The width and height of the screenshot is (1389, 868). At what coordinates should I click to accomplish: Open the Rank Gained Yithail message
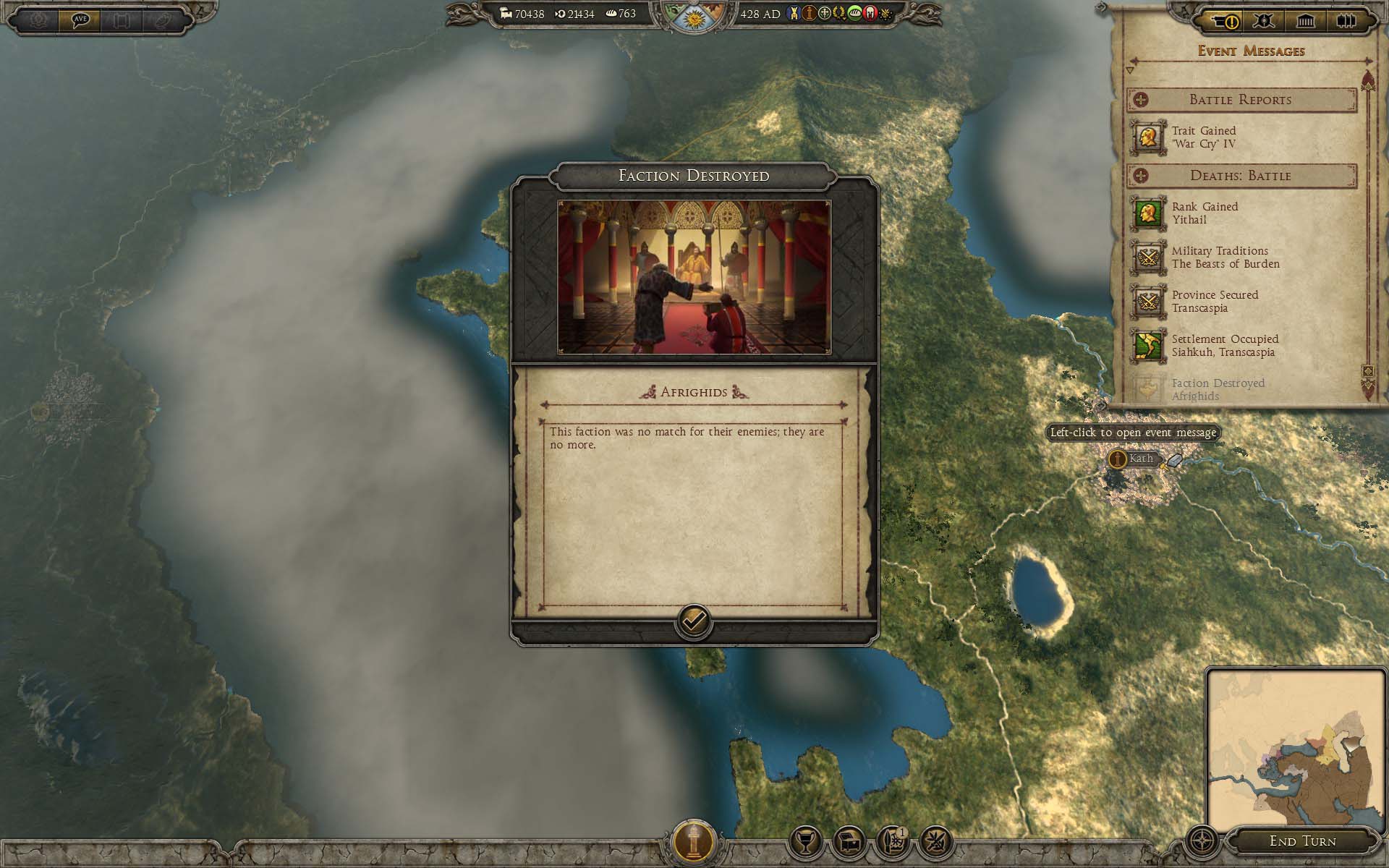[1205, 213]
